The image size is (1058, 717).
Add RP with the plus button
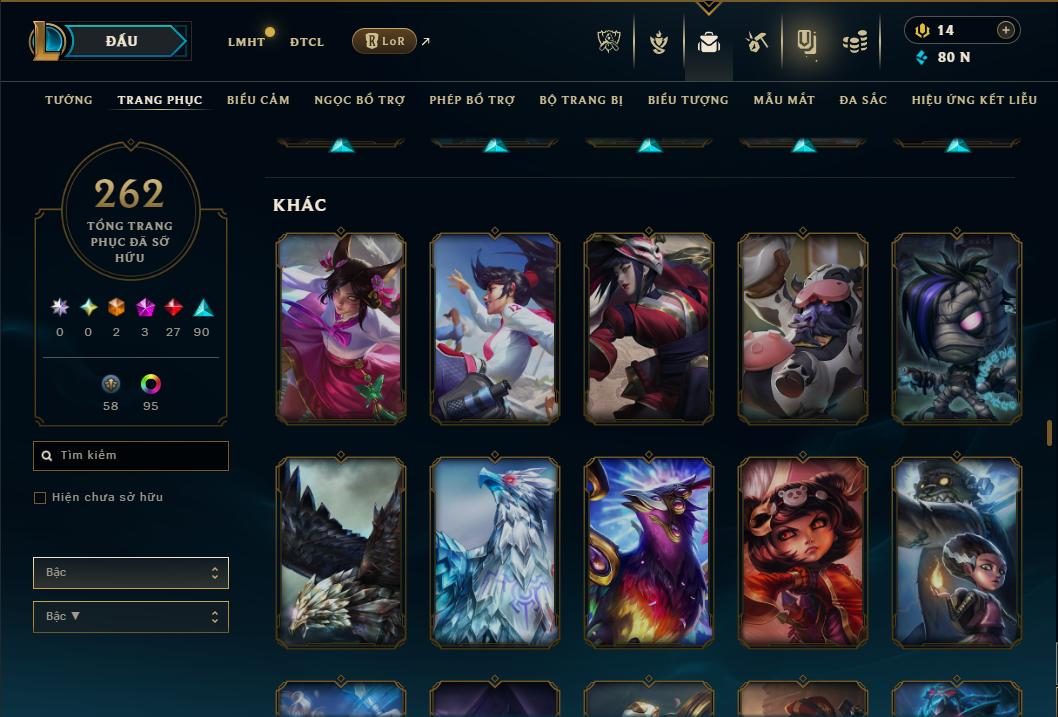[x=1005, y=30]
